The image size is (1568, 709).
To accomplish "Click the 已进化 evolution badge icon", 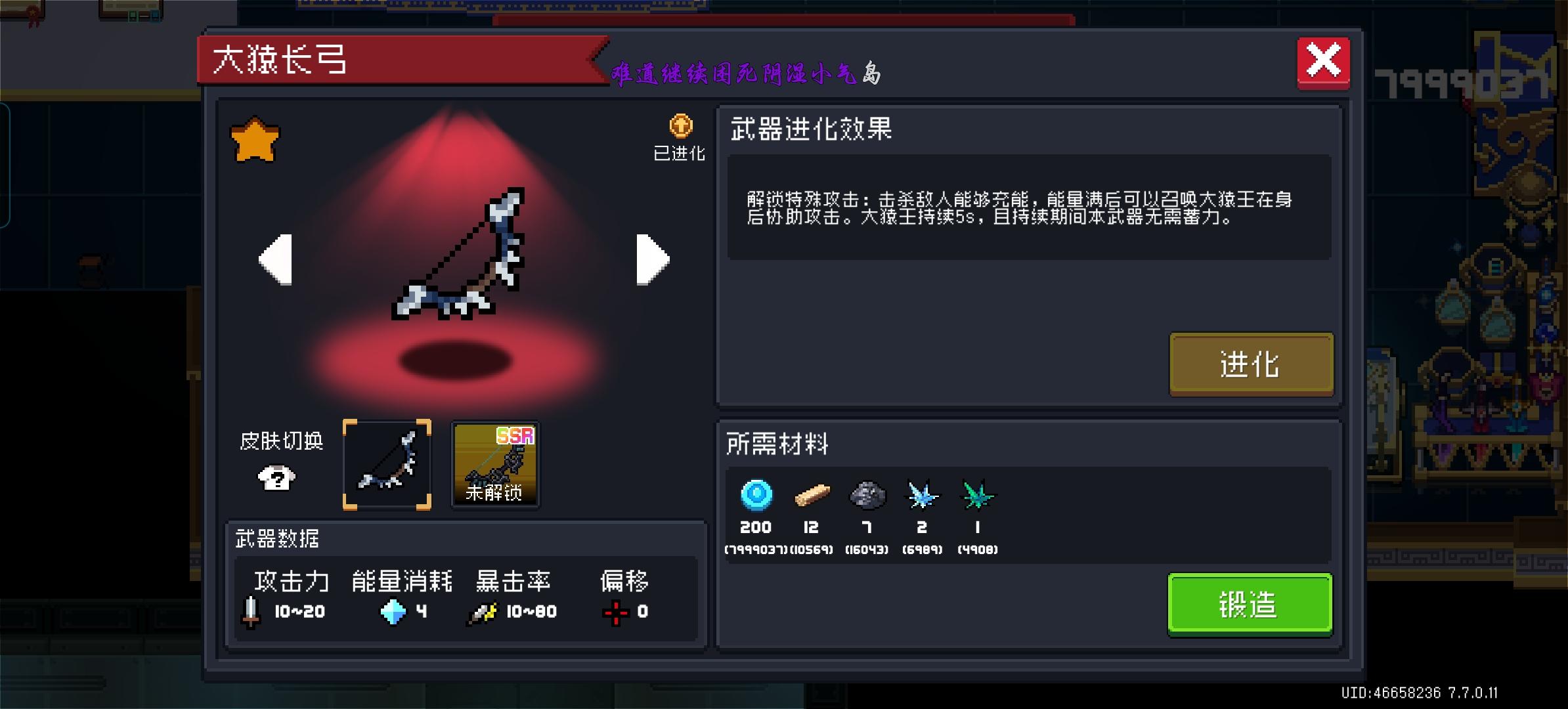I will coord(680,126).
